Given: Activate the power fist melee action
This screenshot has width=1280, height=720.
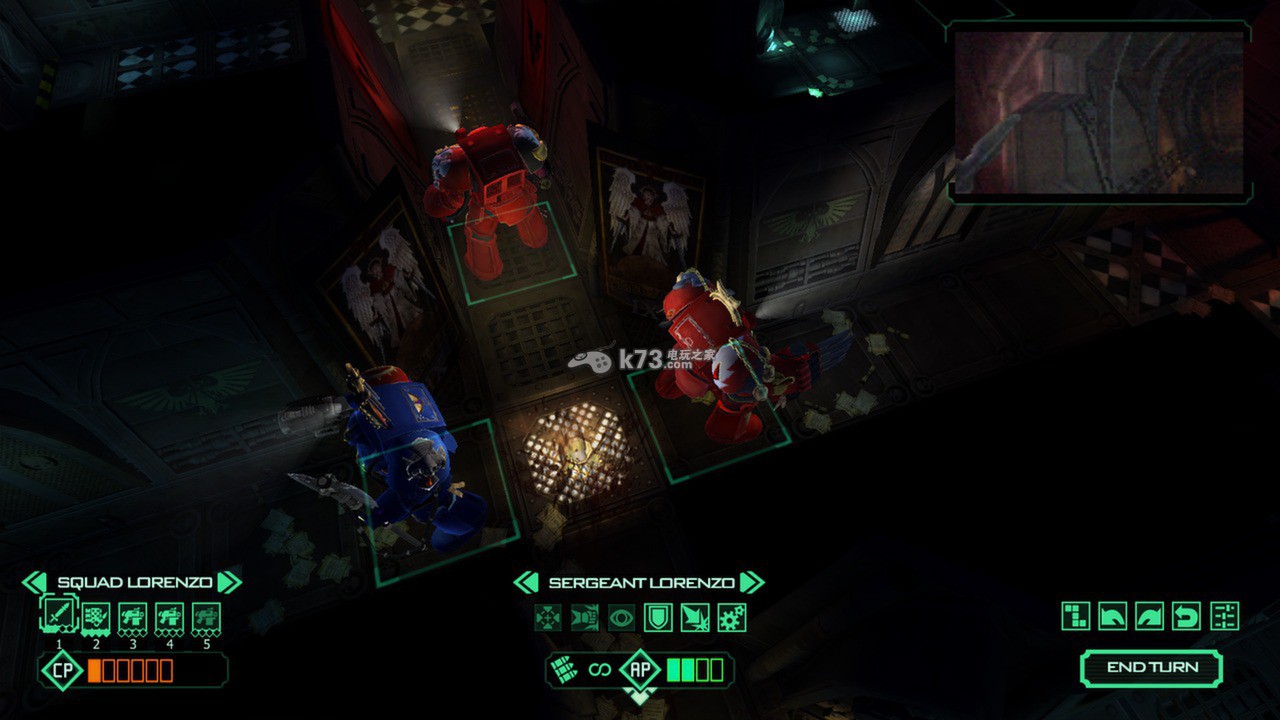Looking at the screenshot, I should click(585, 617).
